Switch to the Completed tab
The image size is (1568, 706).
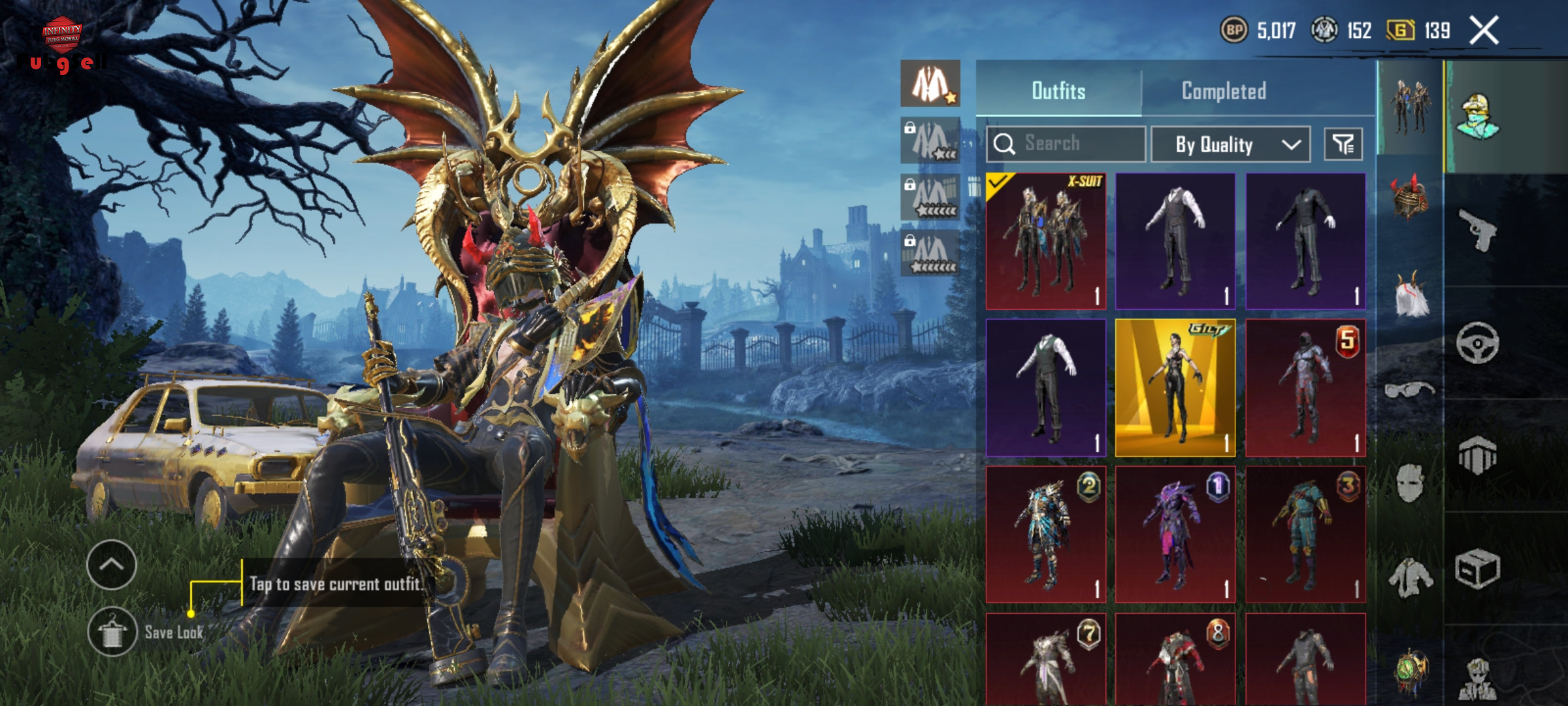(x=1224, y=91)
